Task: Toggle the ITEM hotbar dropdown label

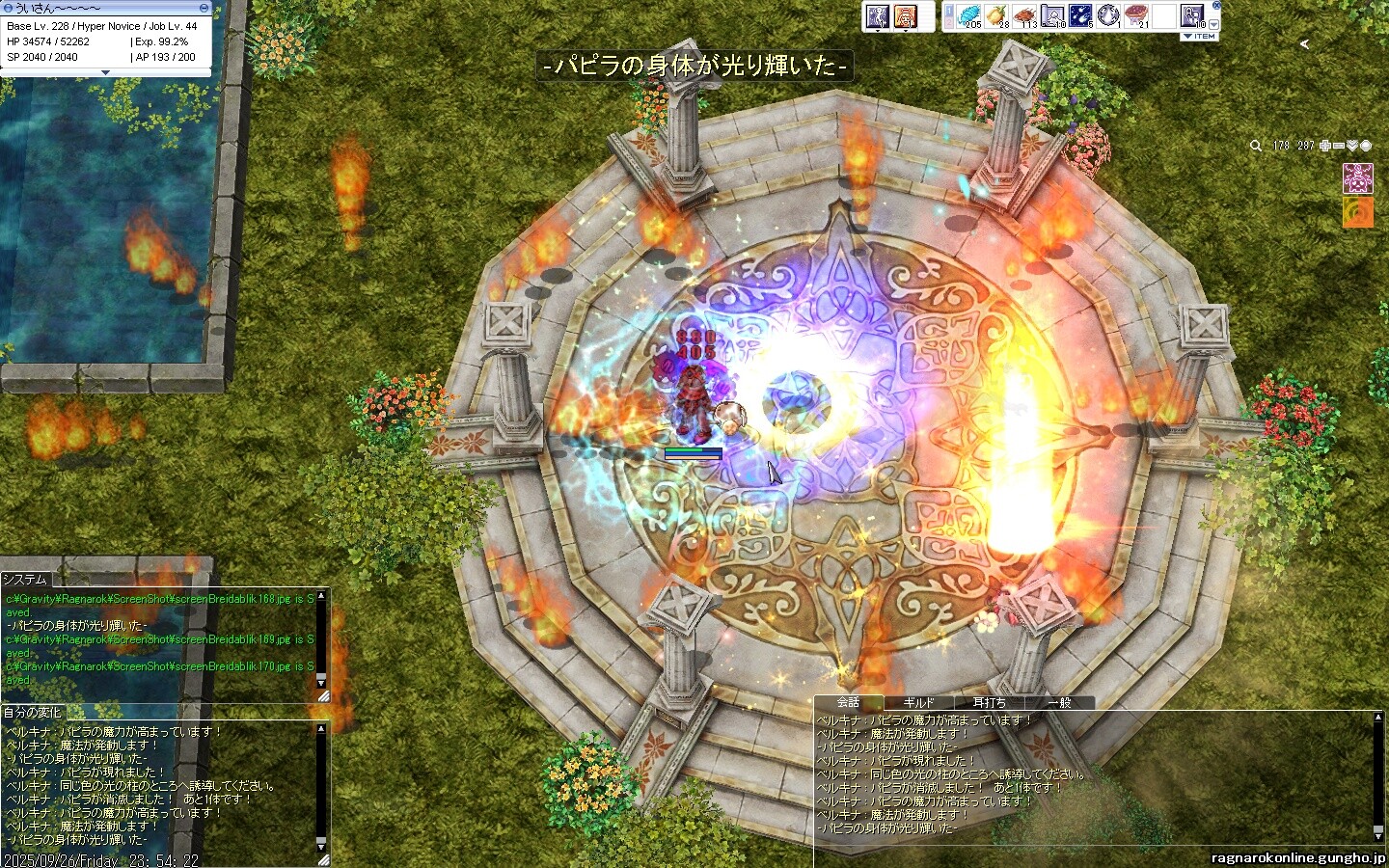Action: click(1199, 37)
